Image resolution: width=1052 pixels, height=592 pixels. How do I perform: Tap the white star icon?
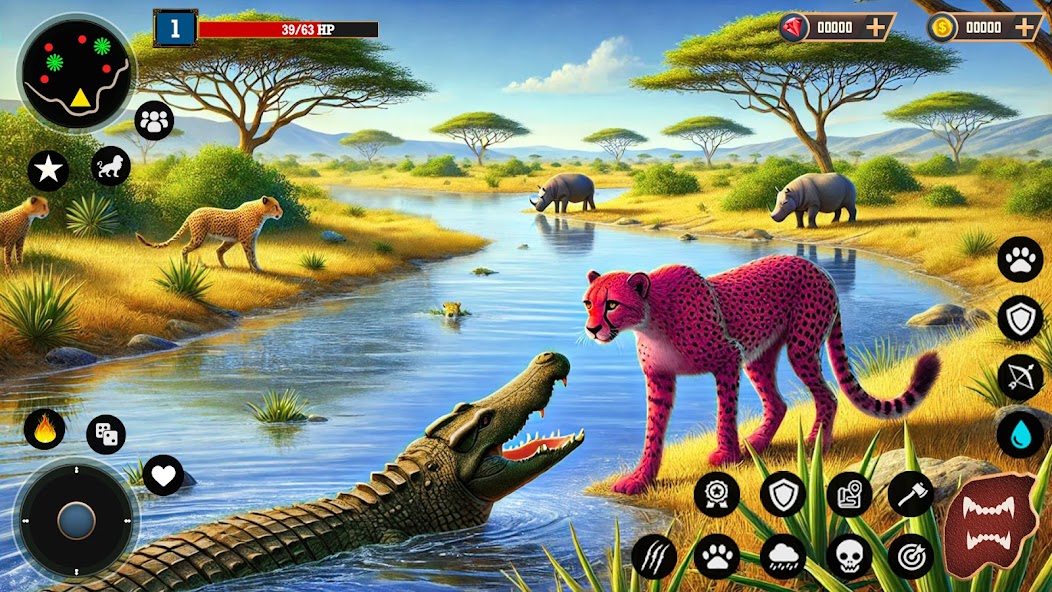tap(48, 170)
